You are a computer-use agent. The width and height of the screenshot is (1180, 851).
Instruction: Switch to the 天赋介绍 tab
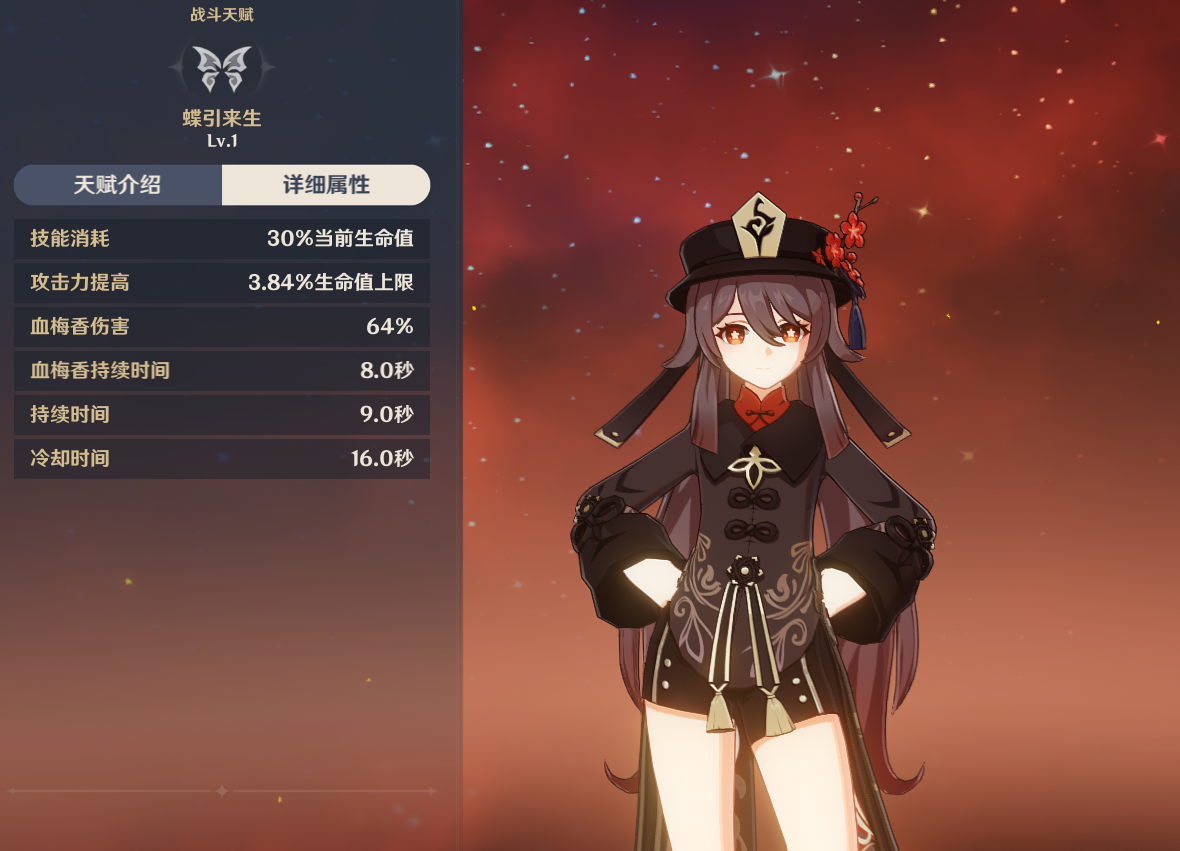pos(117,185)
